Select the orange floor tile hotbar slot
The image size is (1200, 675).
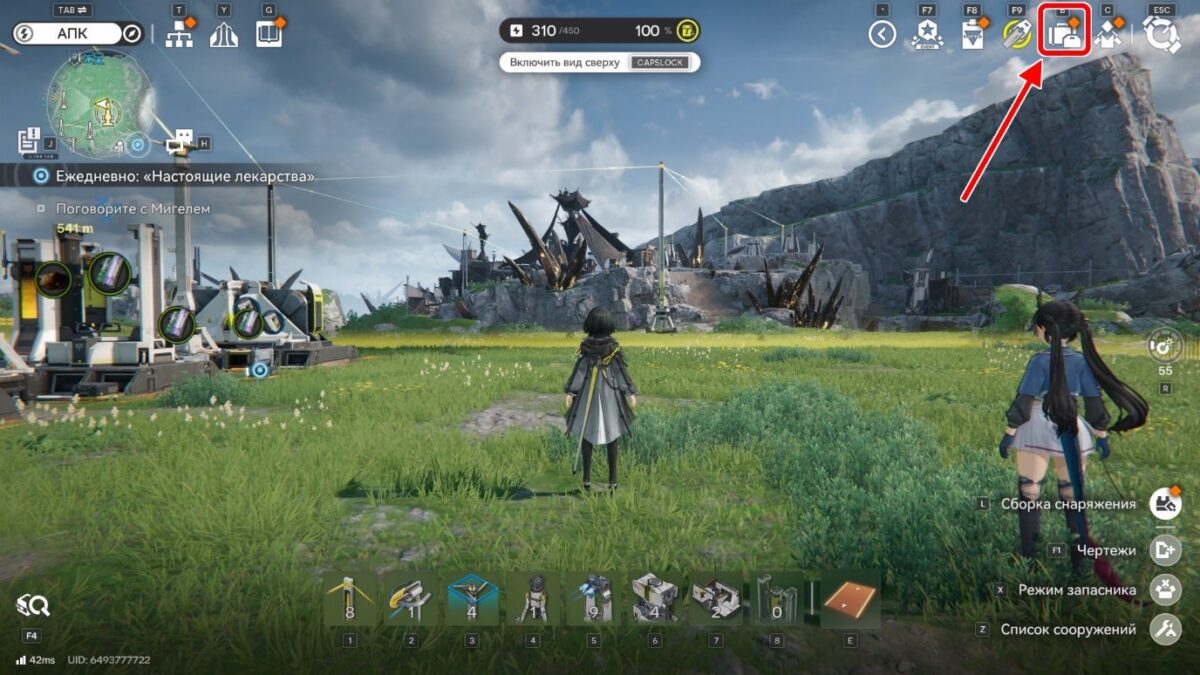pyautogui.click(x=850, y=600)
